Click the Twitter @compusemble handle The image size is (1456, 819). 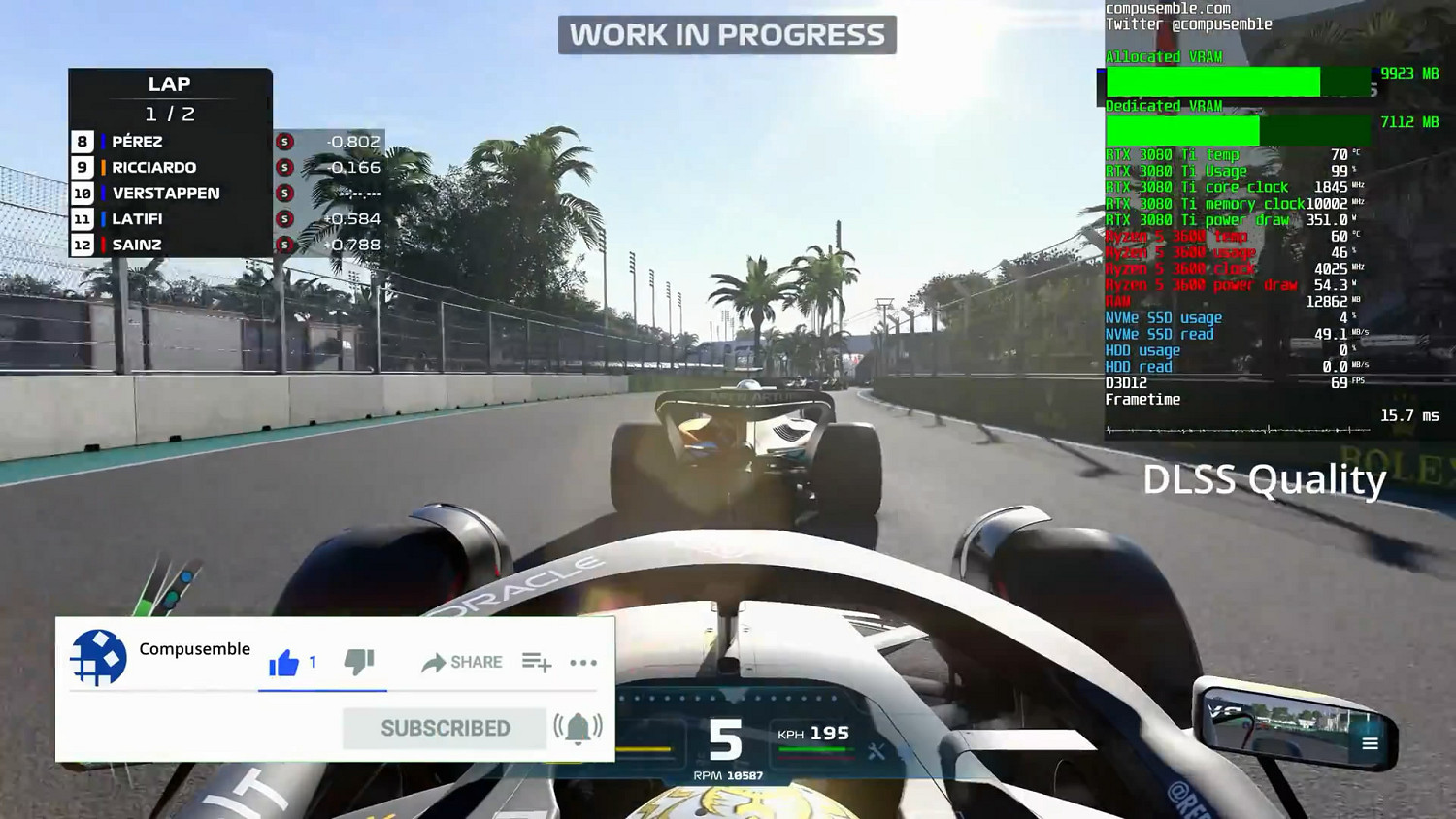point(1188,24)
